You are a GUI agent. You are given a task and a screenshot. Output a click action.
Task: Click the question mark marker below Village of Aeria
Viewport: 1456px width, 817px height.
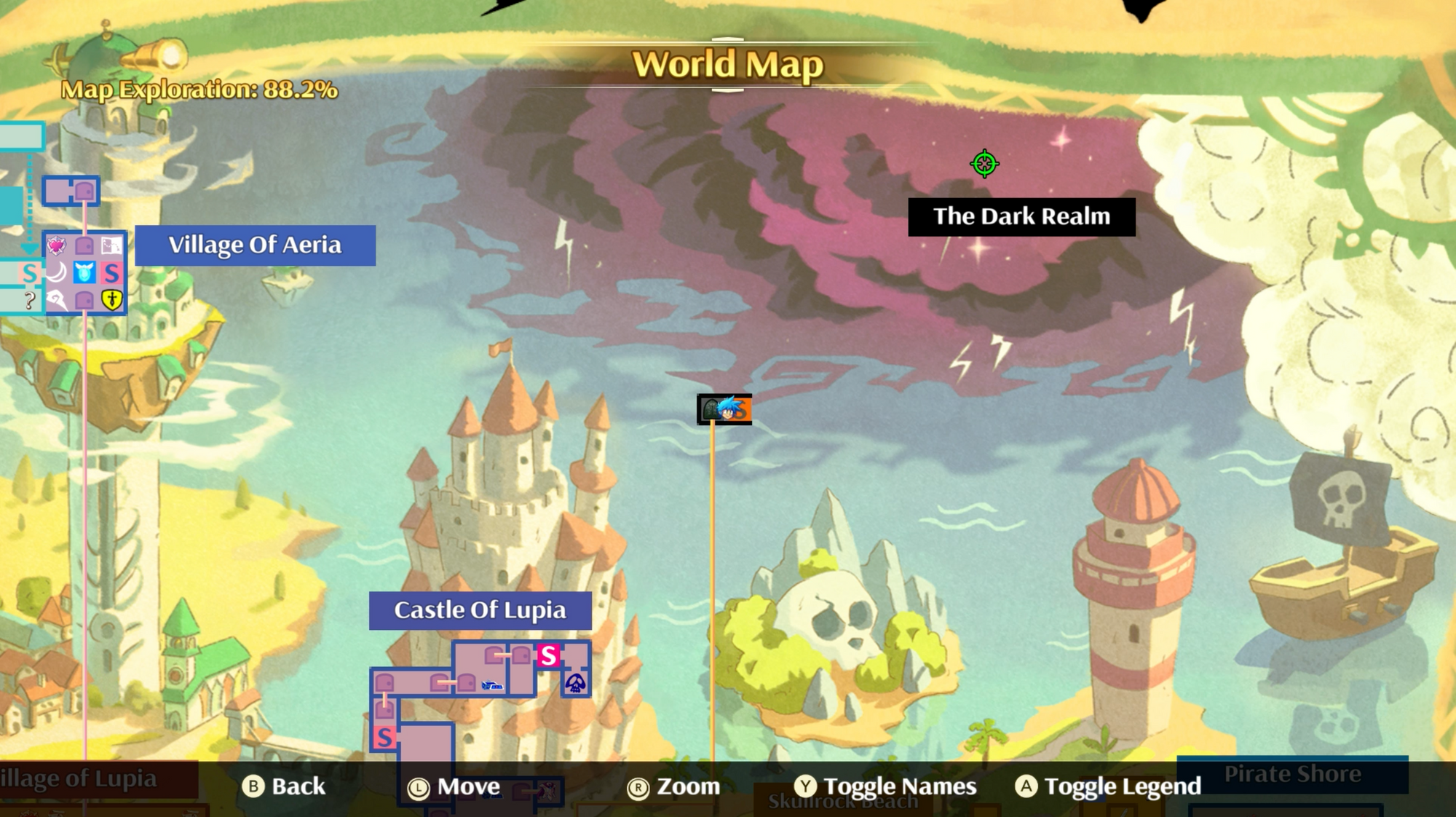tap(28, 299)
